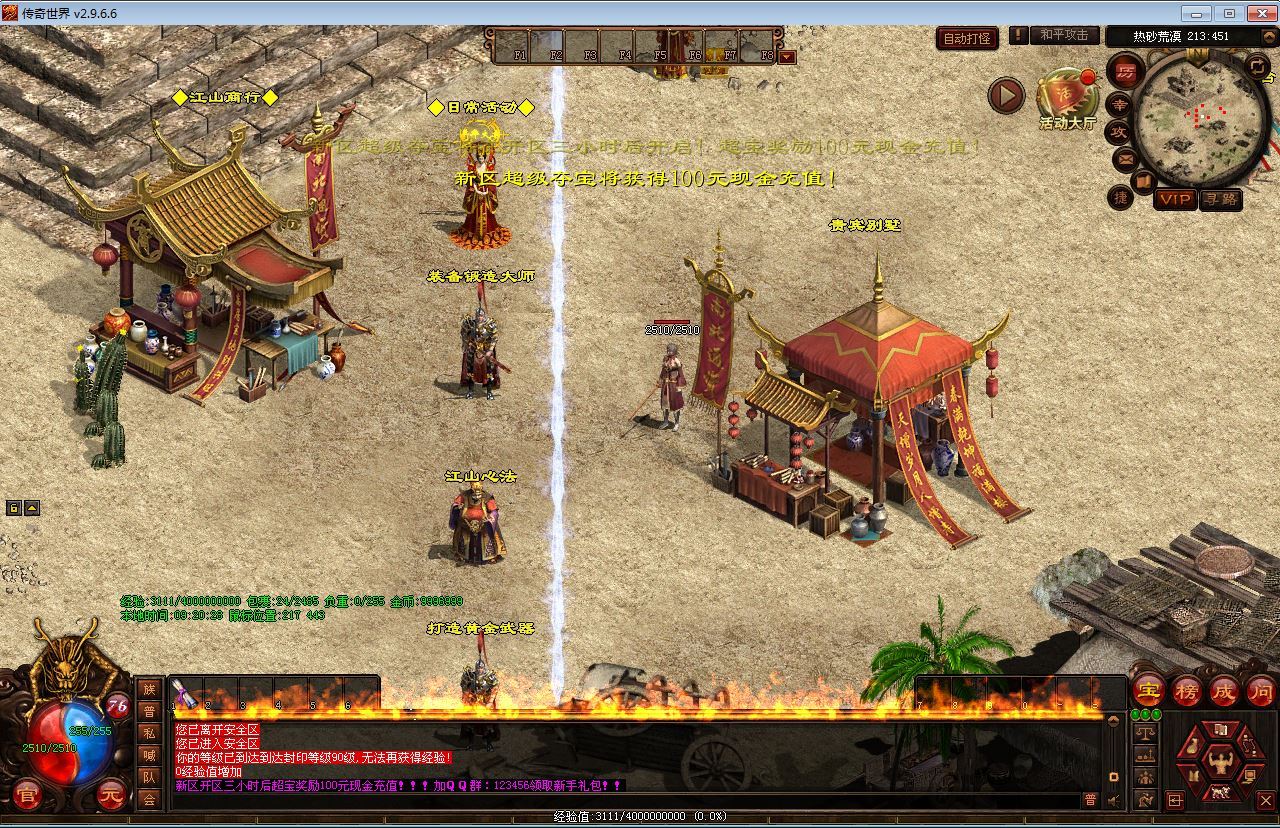Switch to the 榜 ranking tab

click(x=1186, y=691)
